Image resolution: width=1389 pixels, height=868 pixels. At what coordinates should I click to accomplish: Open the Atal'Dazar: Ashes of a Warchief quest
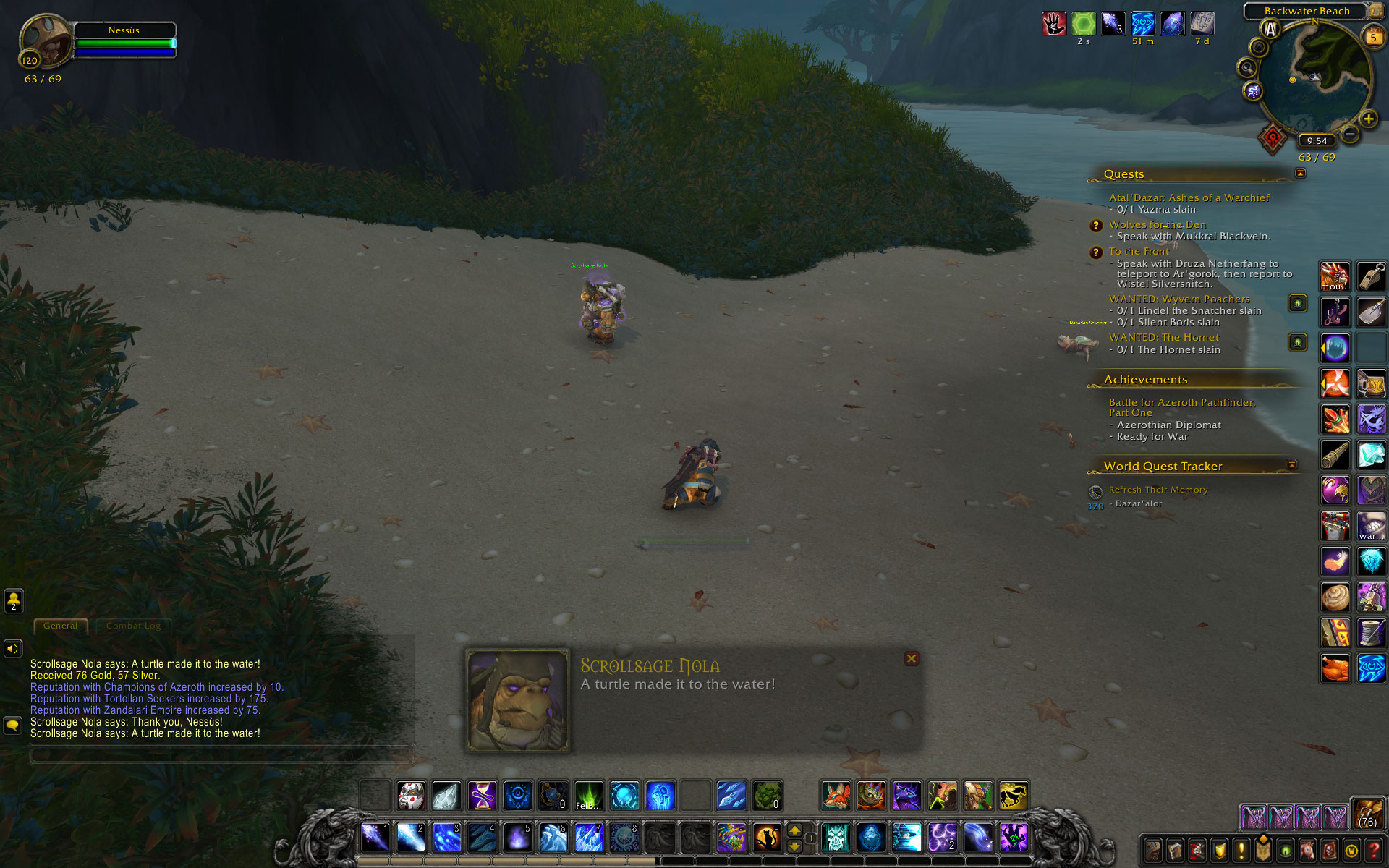point(1189,197)
